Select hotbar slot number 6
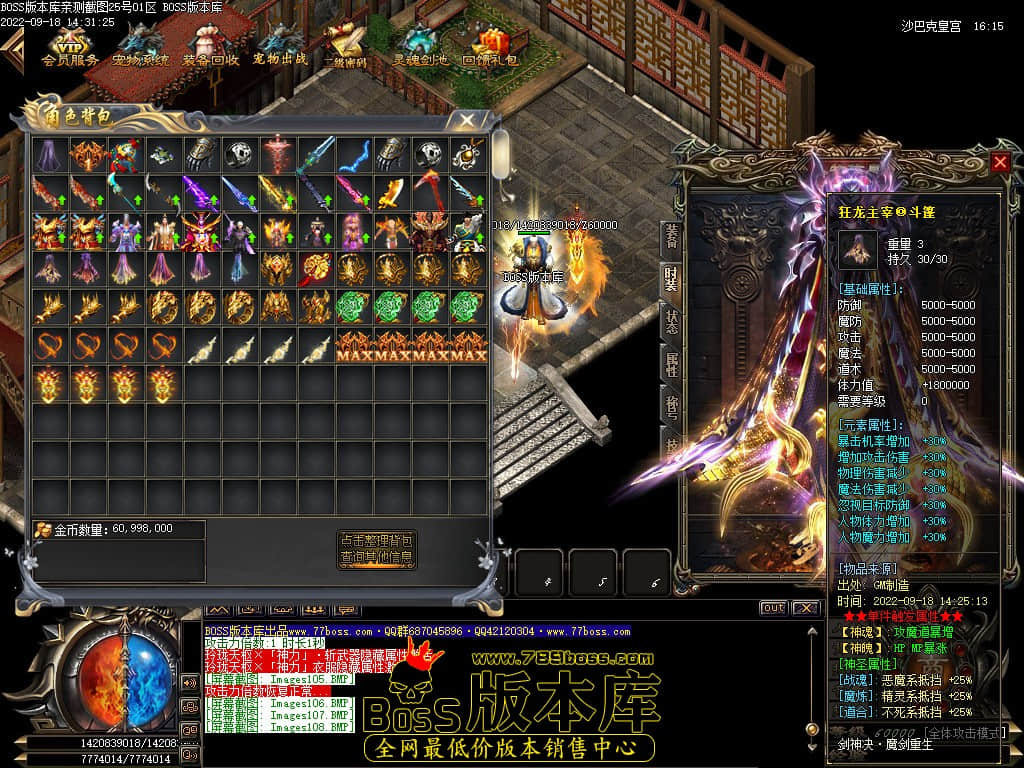This screenshot has height=768, width=1024. coord(655,579)
